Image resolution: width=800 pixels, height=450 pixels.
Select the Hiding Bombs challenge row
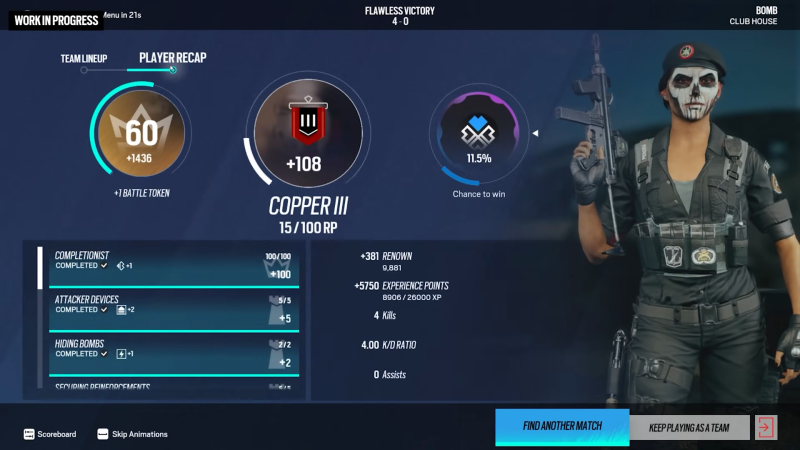170,353
